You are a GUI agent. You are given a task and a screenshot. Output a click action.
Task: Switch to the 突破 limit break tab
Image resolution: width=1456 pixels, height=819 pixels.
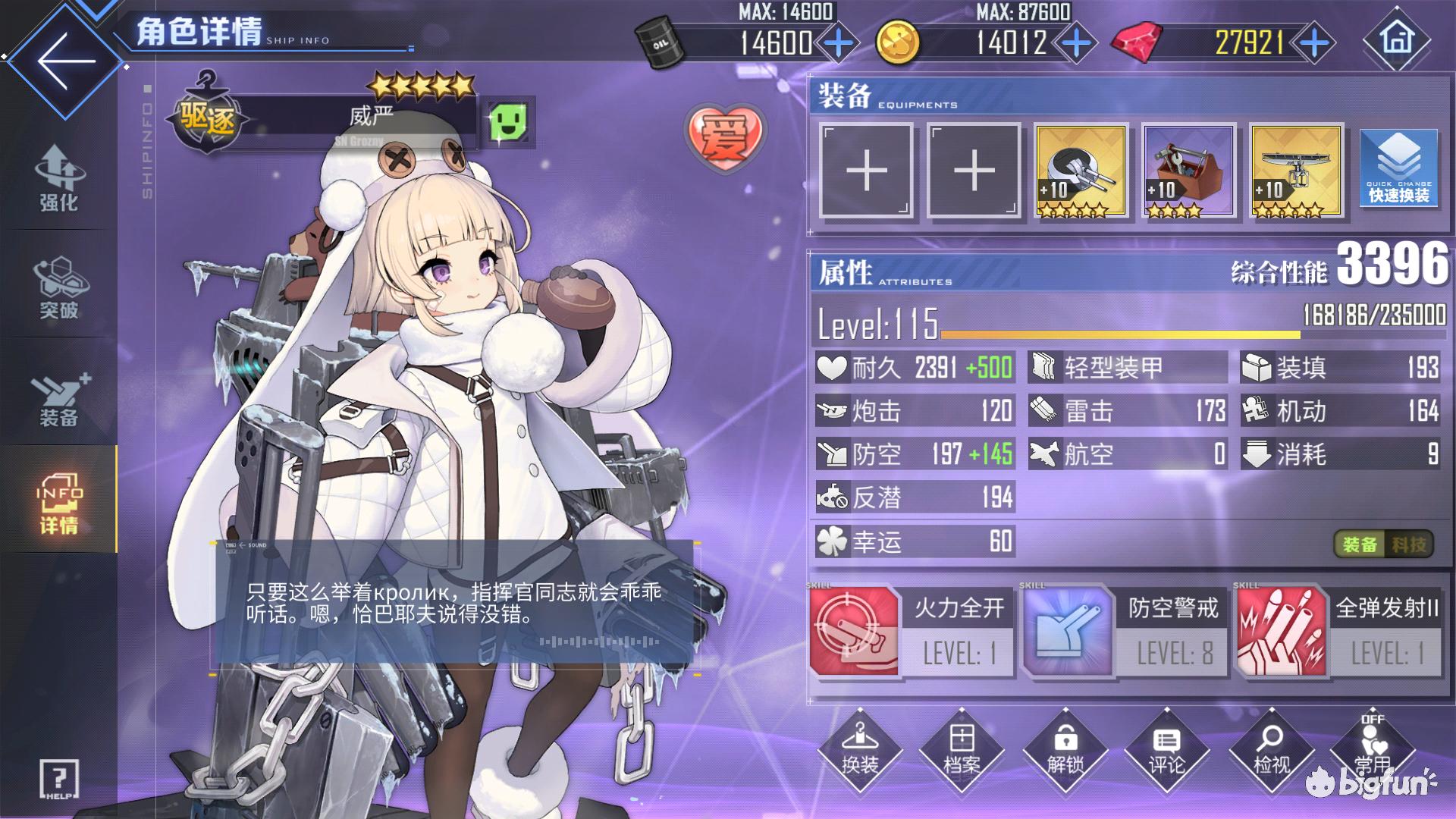[x=58, y=287]
